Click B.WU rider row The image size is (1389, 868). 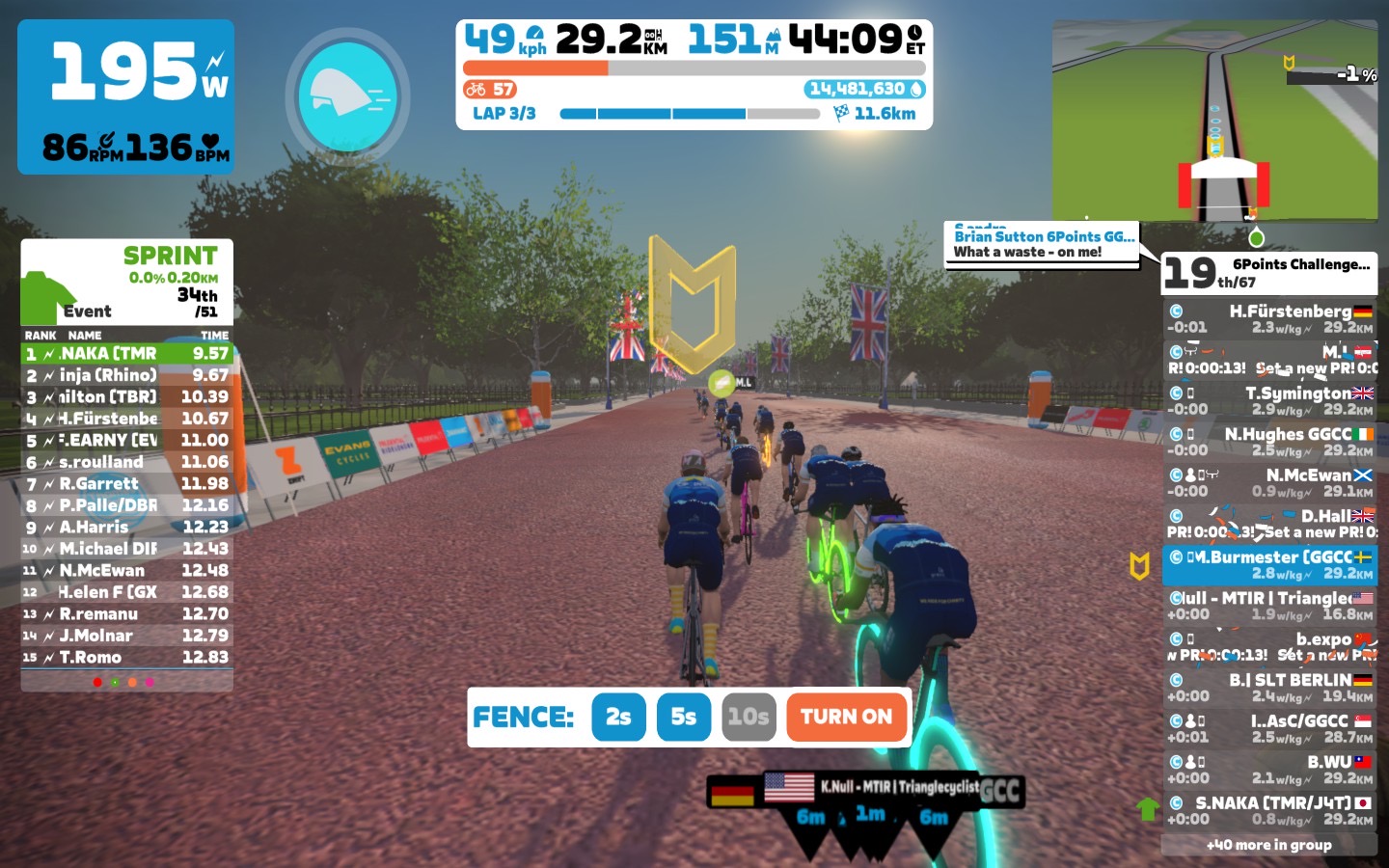tap(1268, 770)
